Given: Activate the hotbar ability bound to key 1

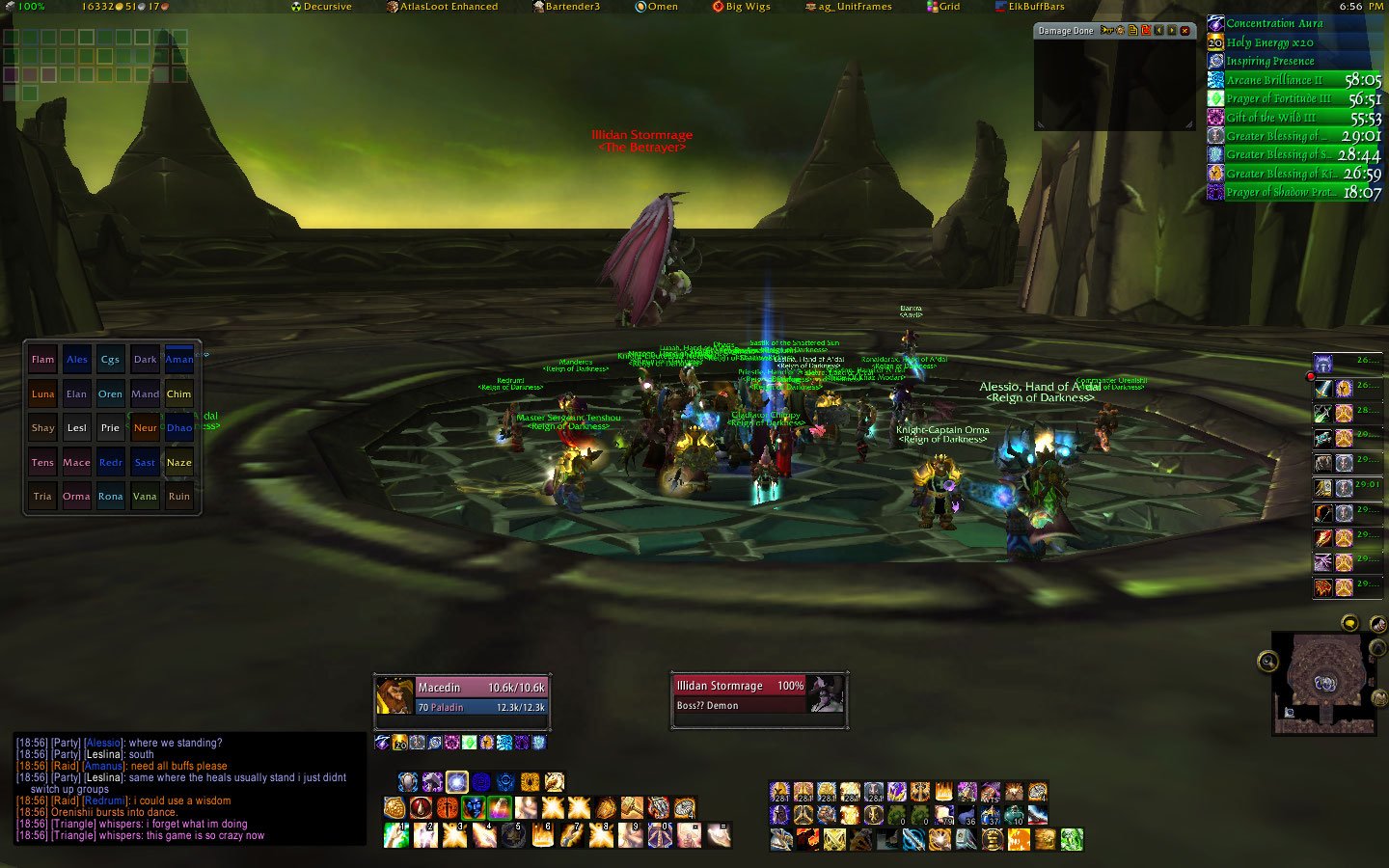Looking at the screenshot, I should 396,834.
